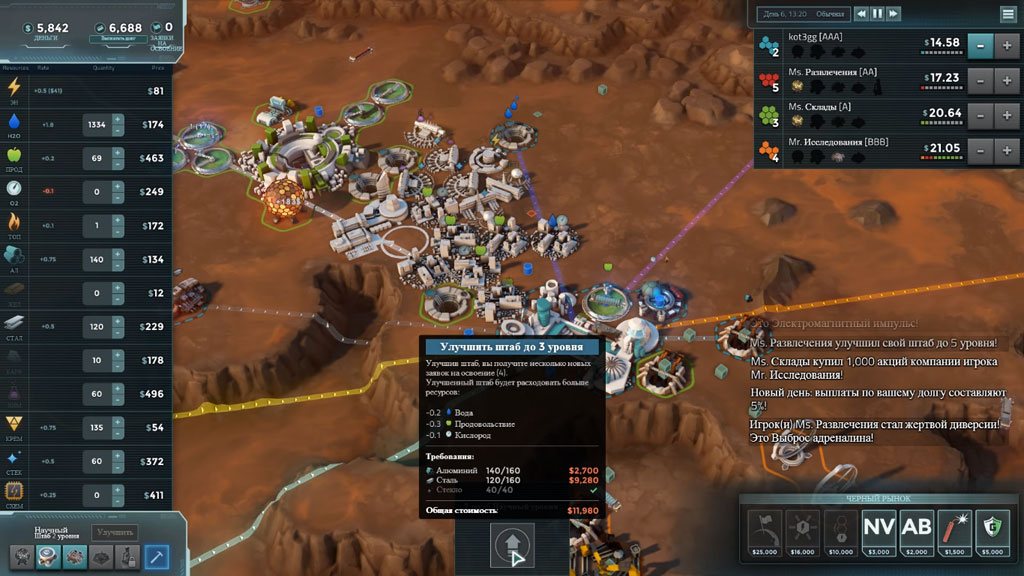Sell Mr. Исследования shares with minus button
This screenshot has width=1024, height=576.
pyautogui.click(x=982, y=151)
